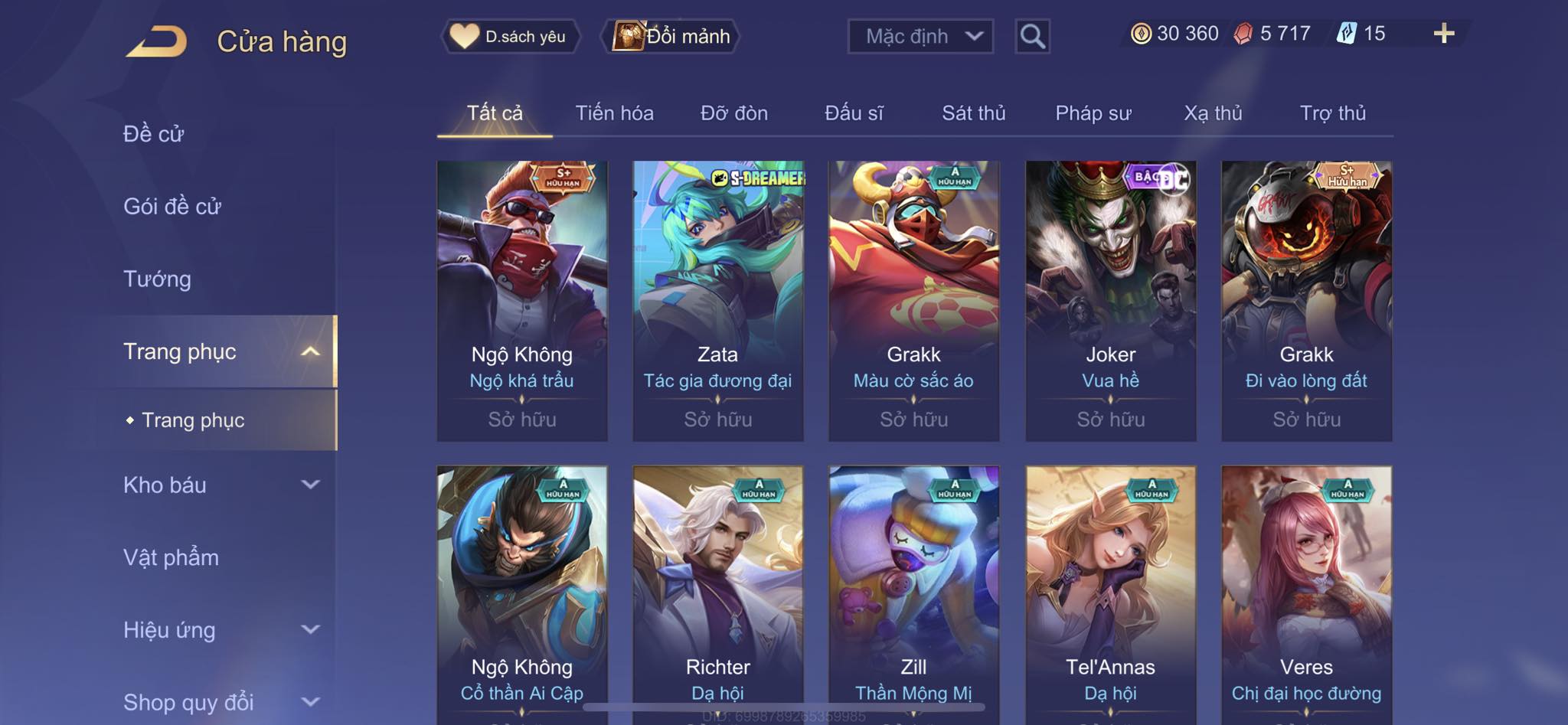This screenshot has height=725, width=1568.
Task: Add currency with the plus button
Action: 1443,34
